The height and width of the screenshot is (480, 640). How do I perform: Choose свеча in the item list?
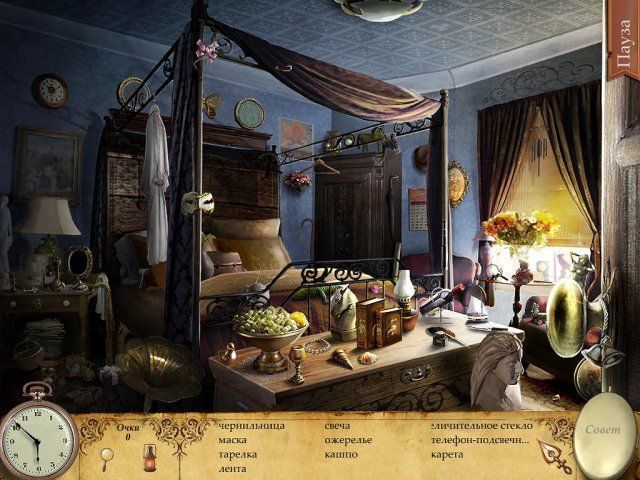337,426
